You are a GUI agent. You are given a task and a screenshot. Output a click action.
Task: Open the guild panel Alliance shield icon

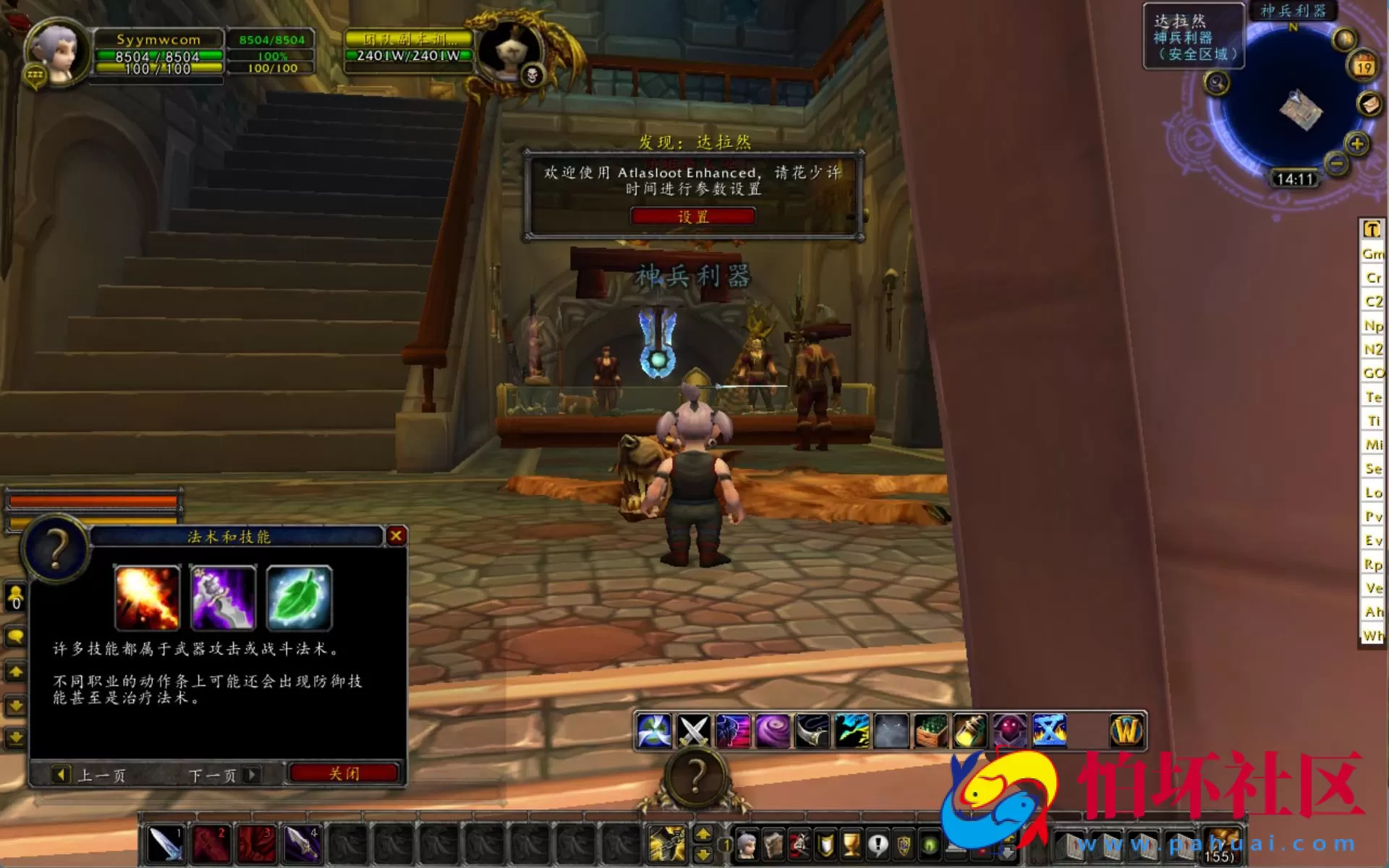(x=904, y=846)
